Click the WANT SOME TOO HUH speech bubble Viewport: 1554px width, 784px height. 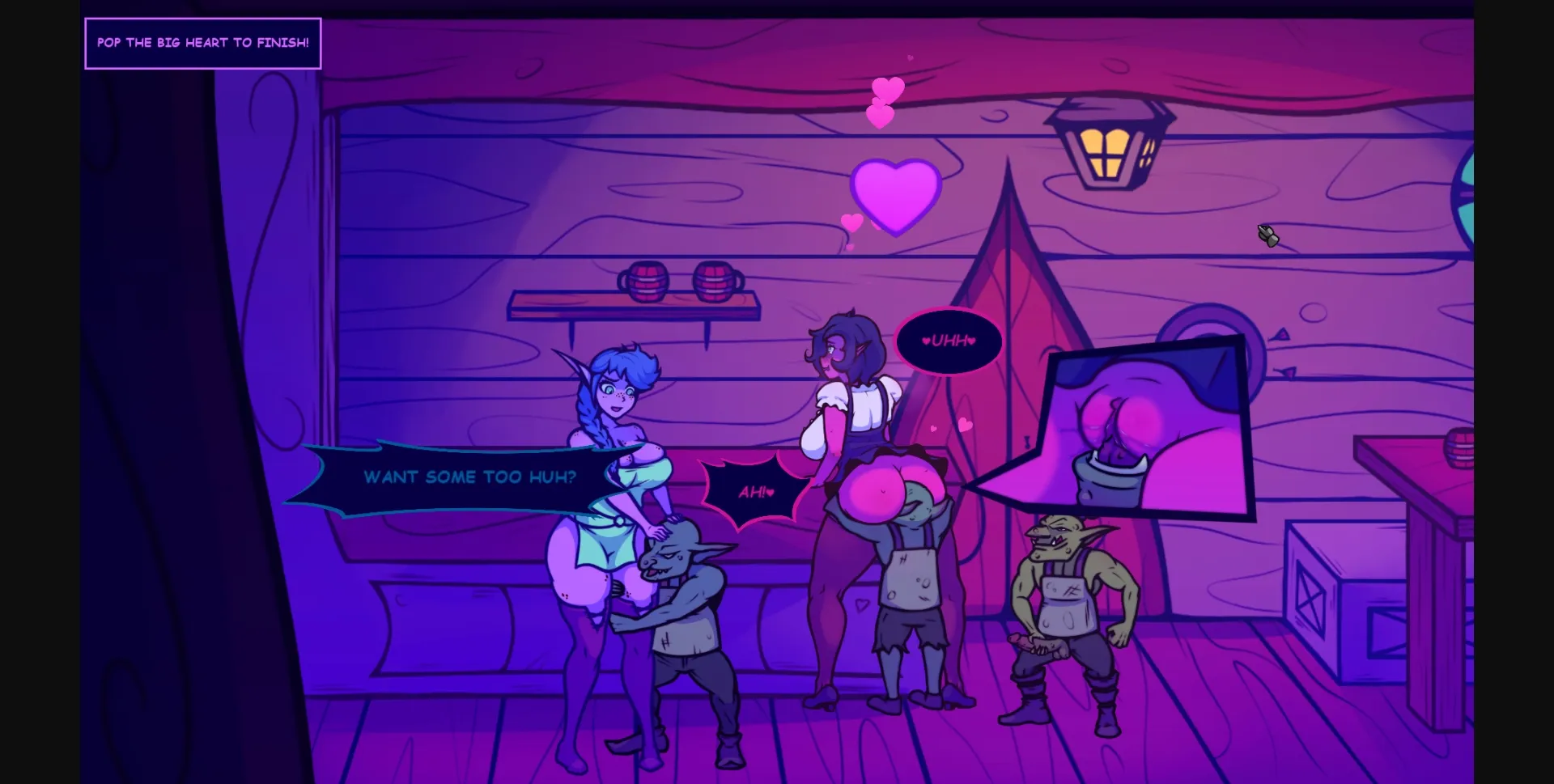point(468,477)
